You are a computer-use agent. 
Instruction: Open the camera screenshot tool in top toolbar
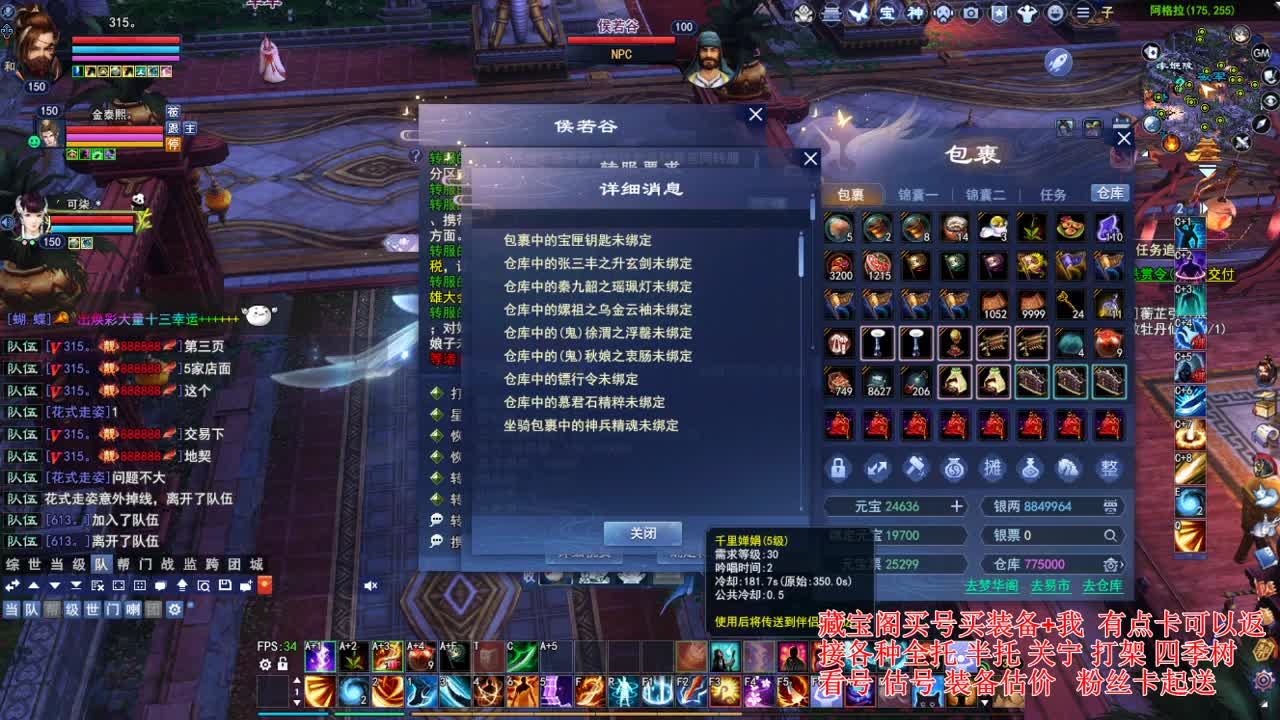click(969, 12)
